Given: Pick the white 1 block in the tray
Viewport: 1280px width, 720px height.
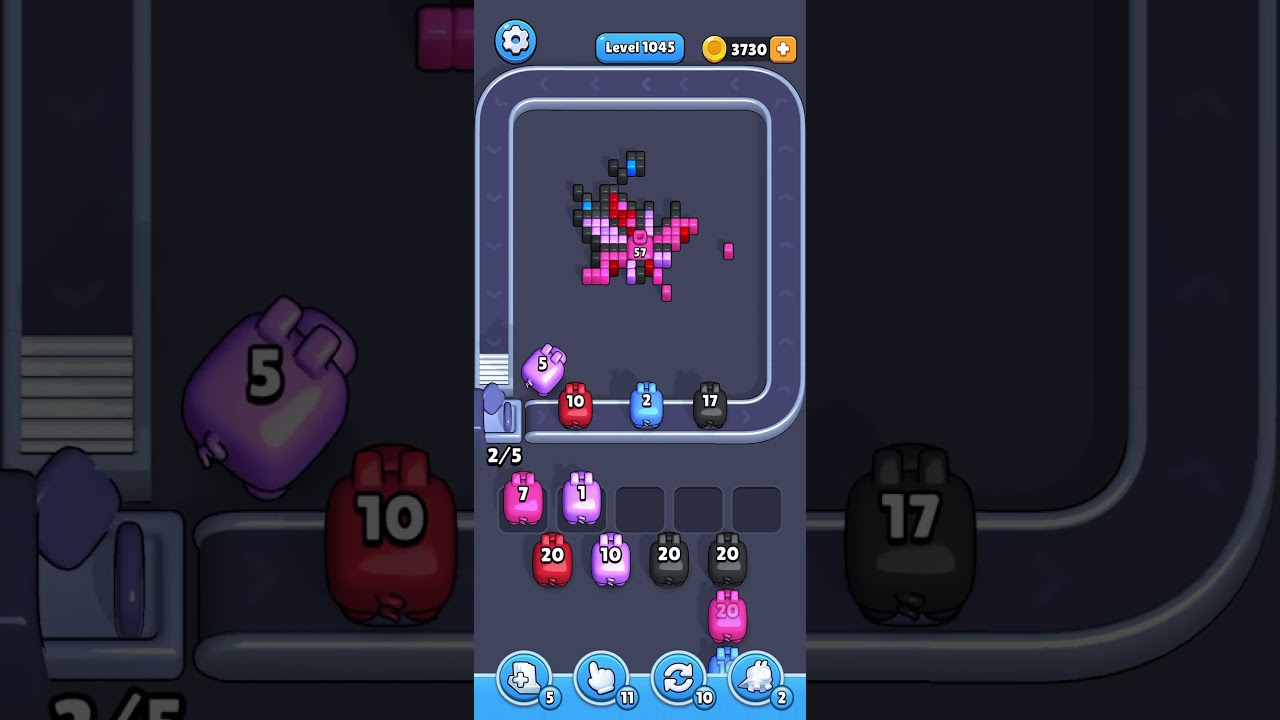Looking at the screenshot, I should click(x=581, y=500).
